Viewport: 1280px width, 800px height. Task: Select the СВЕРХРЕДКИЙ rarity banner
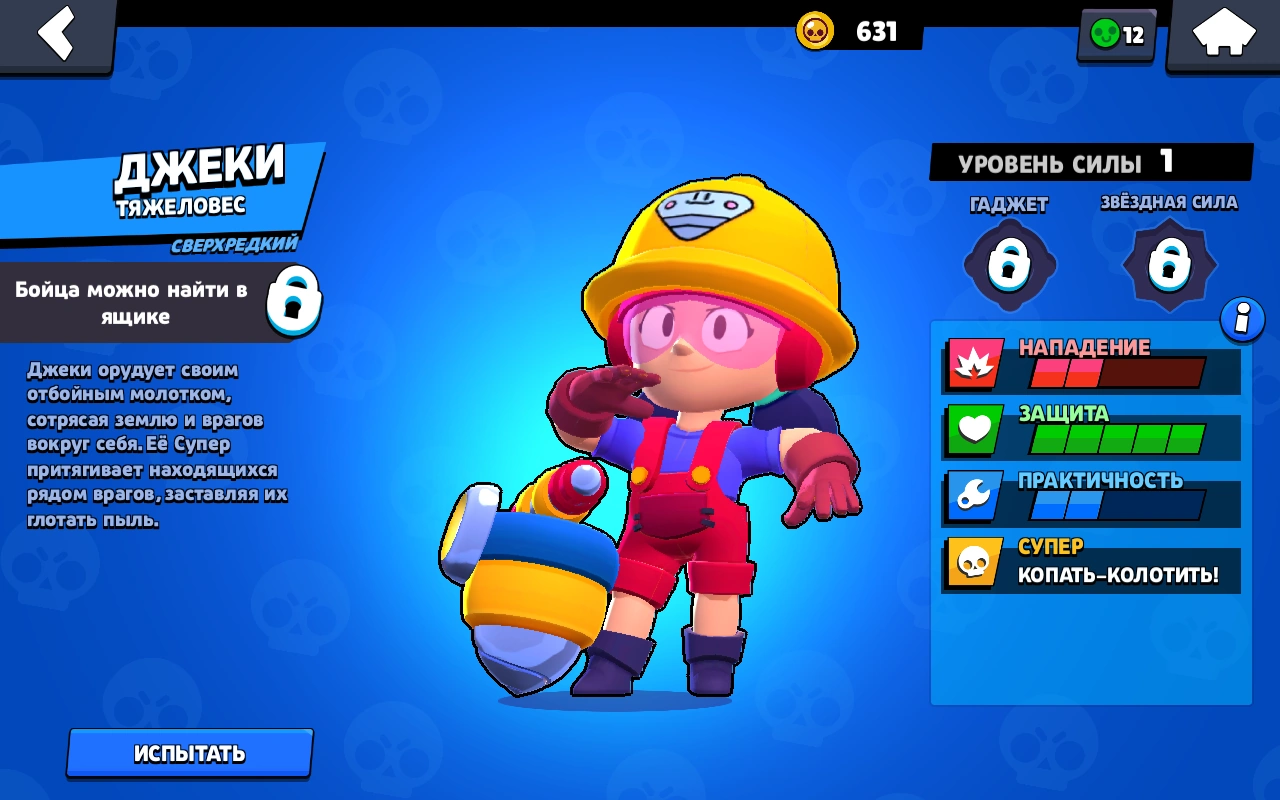[x=235, y=243]
